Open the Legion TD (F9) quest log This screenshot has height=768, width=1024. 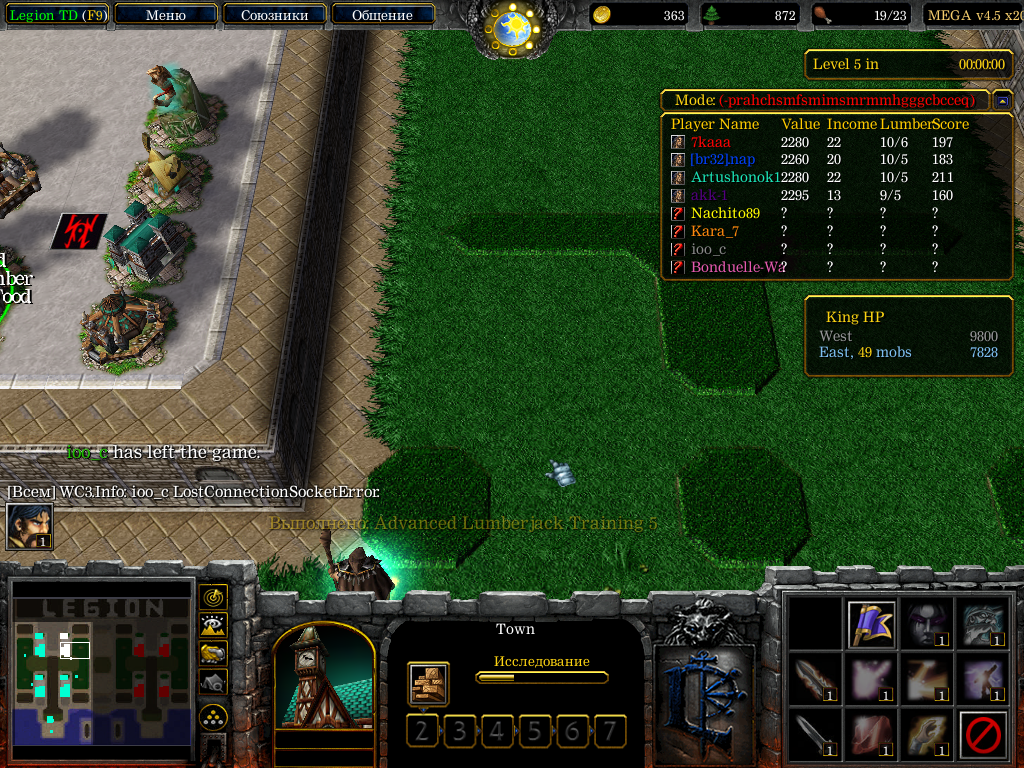coord(56,15)
